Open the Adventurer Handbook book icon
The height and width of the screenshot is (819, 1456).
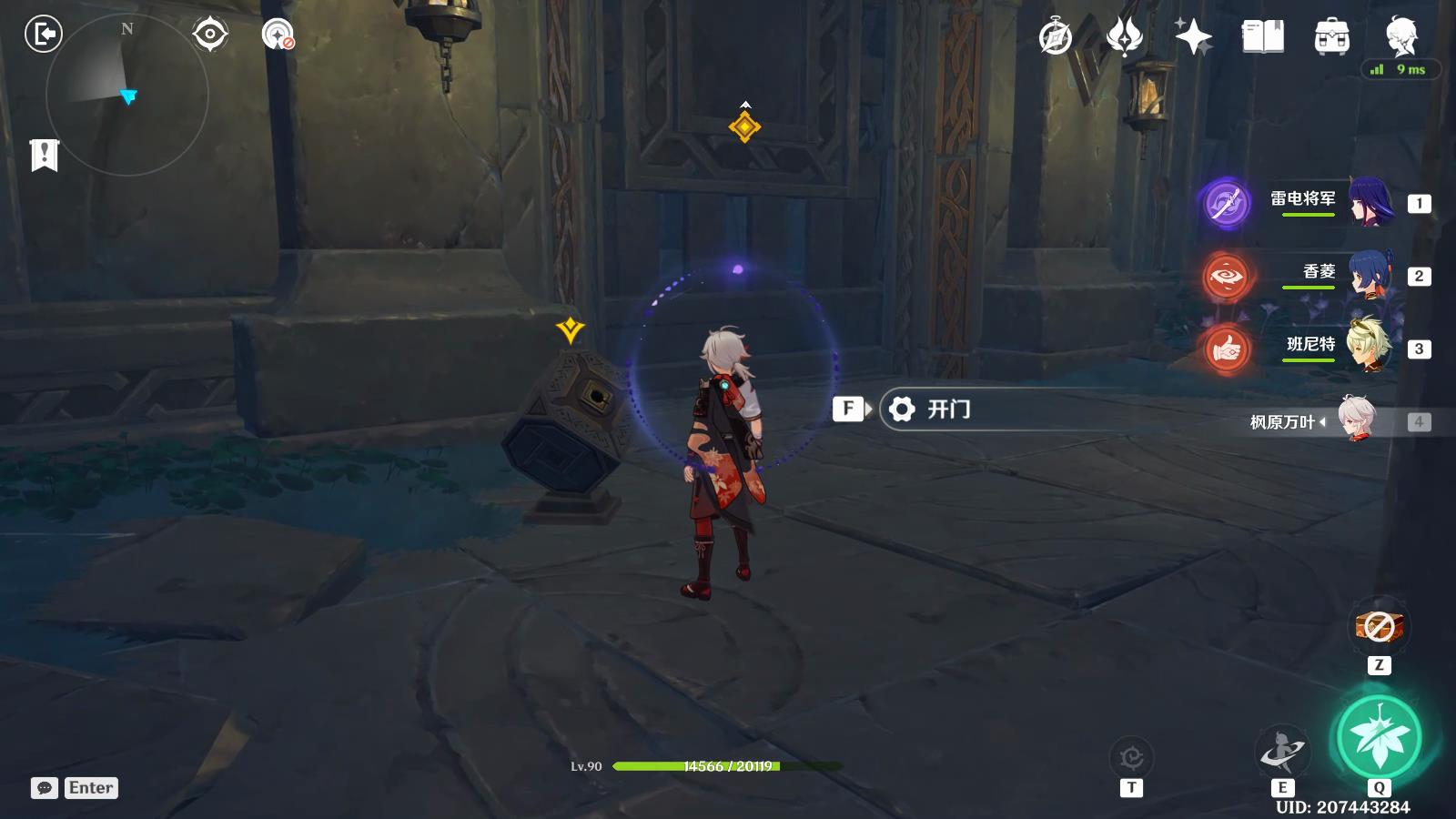click(x=1262, y=37)
